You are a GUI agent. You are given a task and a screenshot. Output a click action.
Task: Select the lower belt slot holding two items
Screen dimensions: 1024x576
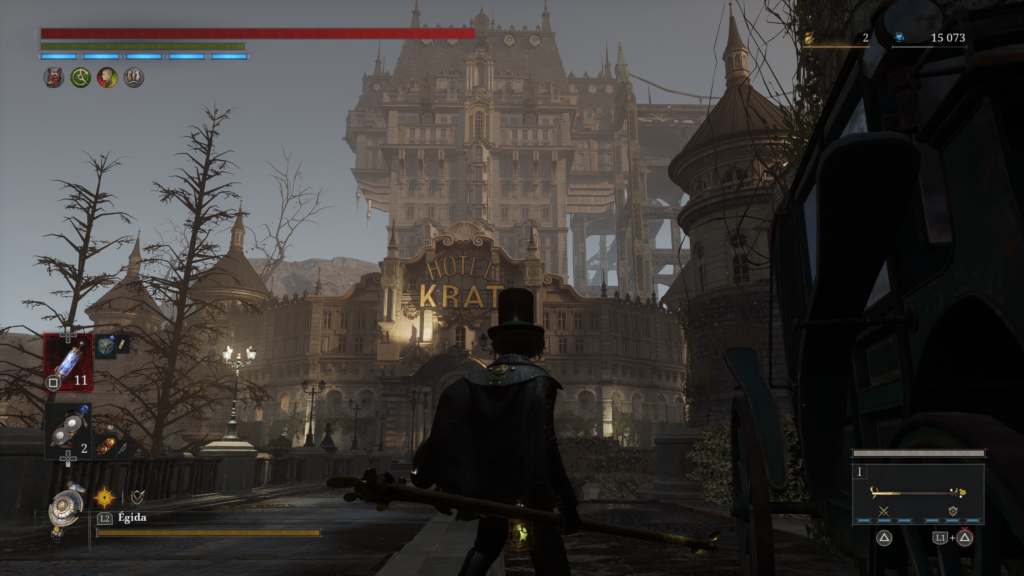[x=67, y=429]
